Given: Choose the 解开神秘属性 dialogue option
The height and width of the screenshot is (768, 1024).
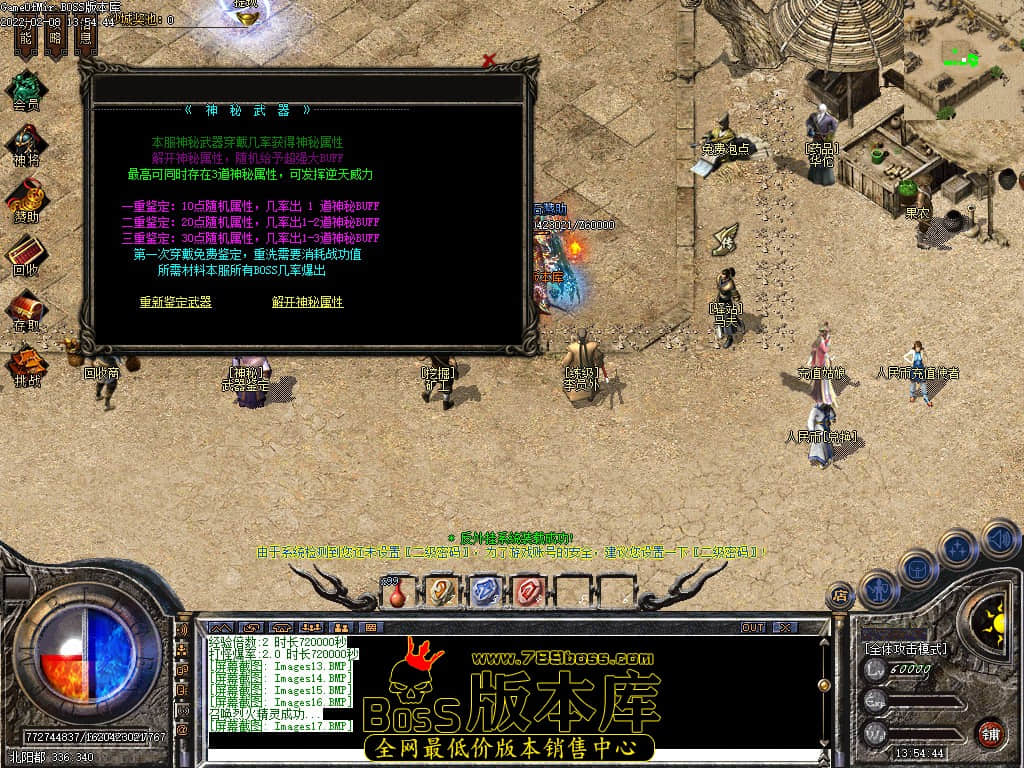Looking at the screenshot, I should point(307,302).
